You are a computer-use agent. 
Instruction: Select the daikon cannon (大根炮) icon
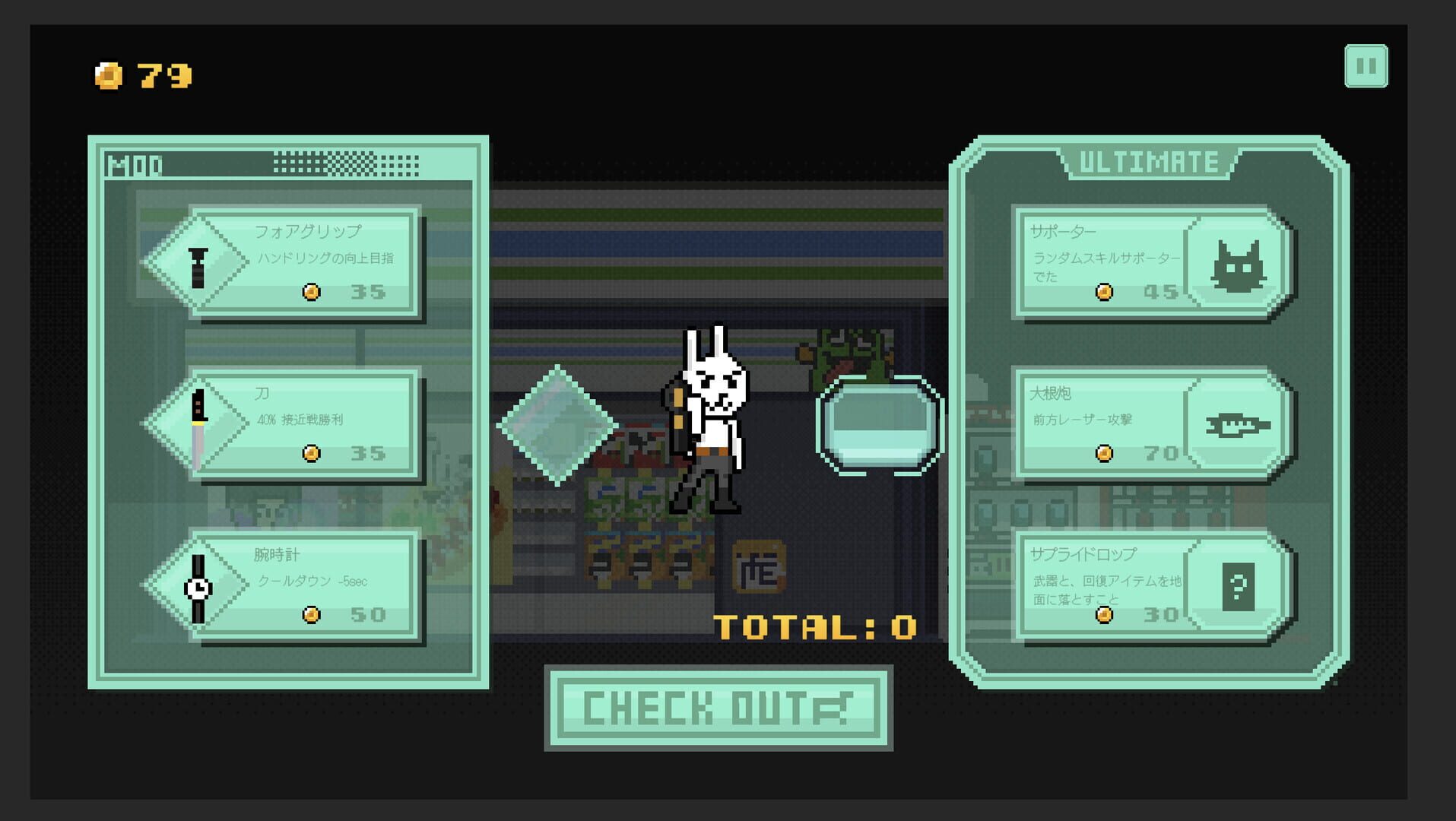click(x=1240, y=426)
